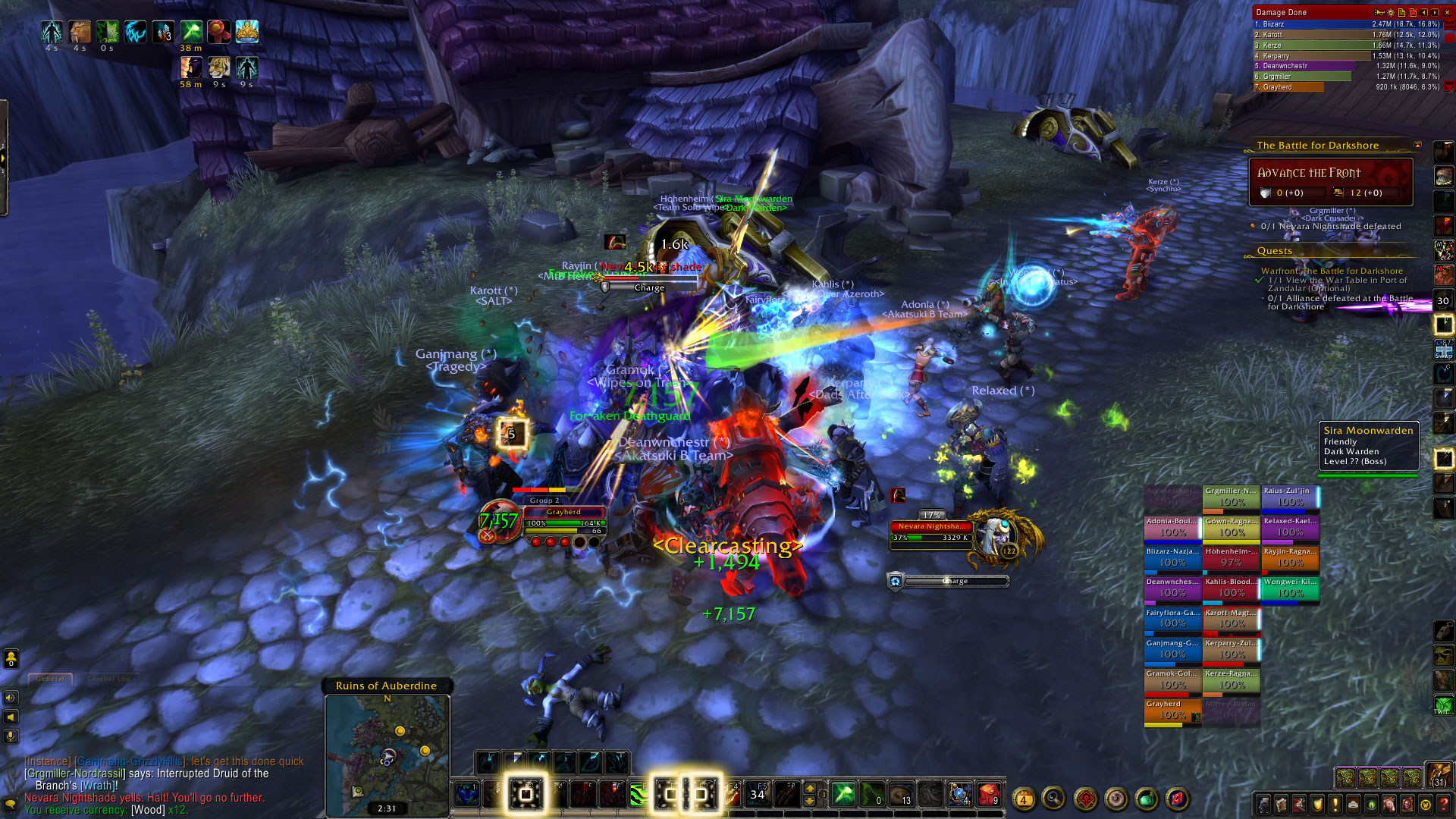Image resolution: width=1456 pixels, height=819 pixels.
Task: Select Wongwei's green raid frame
Action: (x=1290, y=588)
